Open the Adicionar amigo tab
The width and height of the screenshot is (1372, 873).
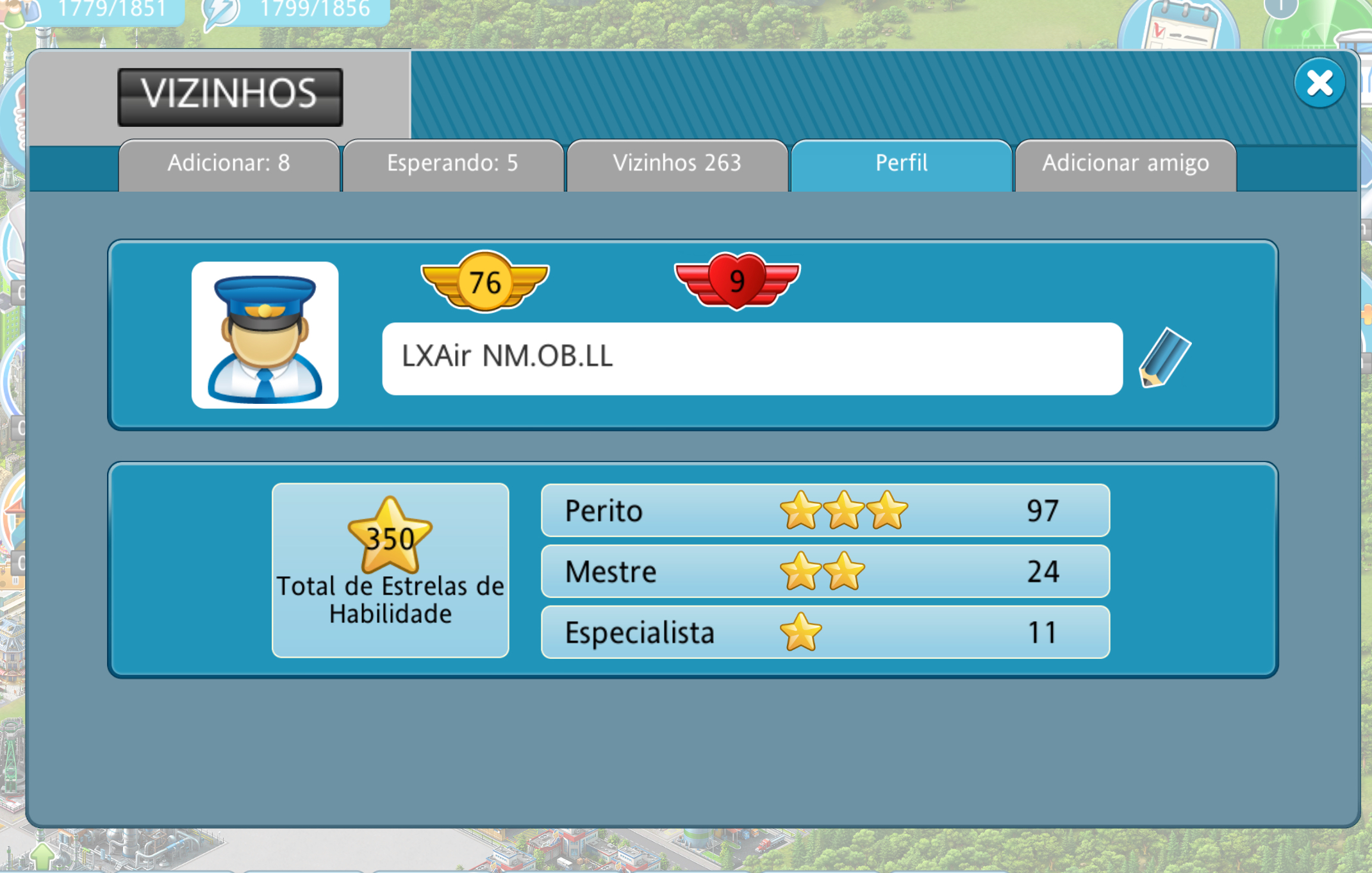pyautogui.click(x=1125, y=164)
